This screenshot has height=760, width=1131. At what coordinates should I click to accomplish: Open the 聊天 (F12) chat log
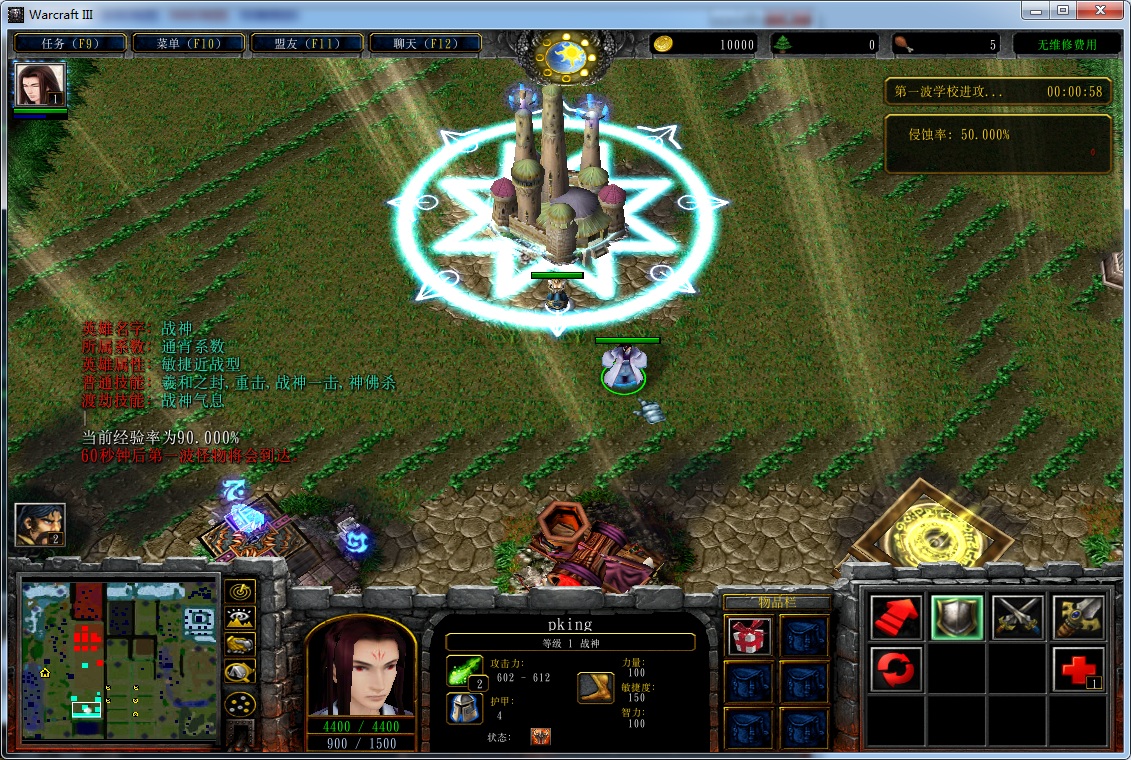(x=426, y=43)
